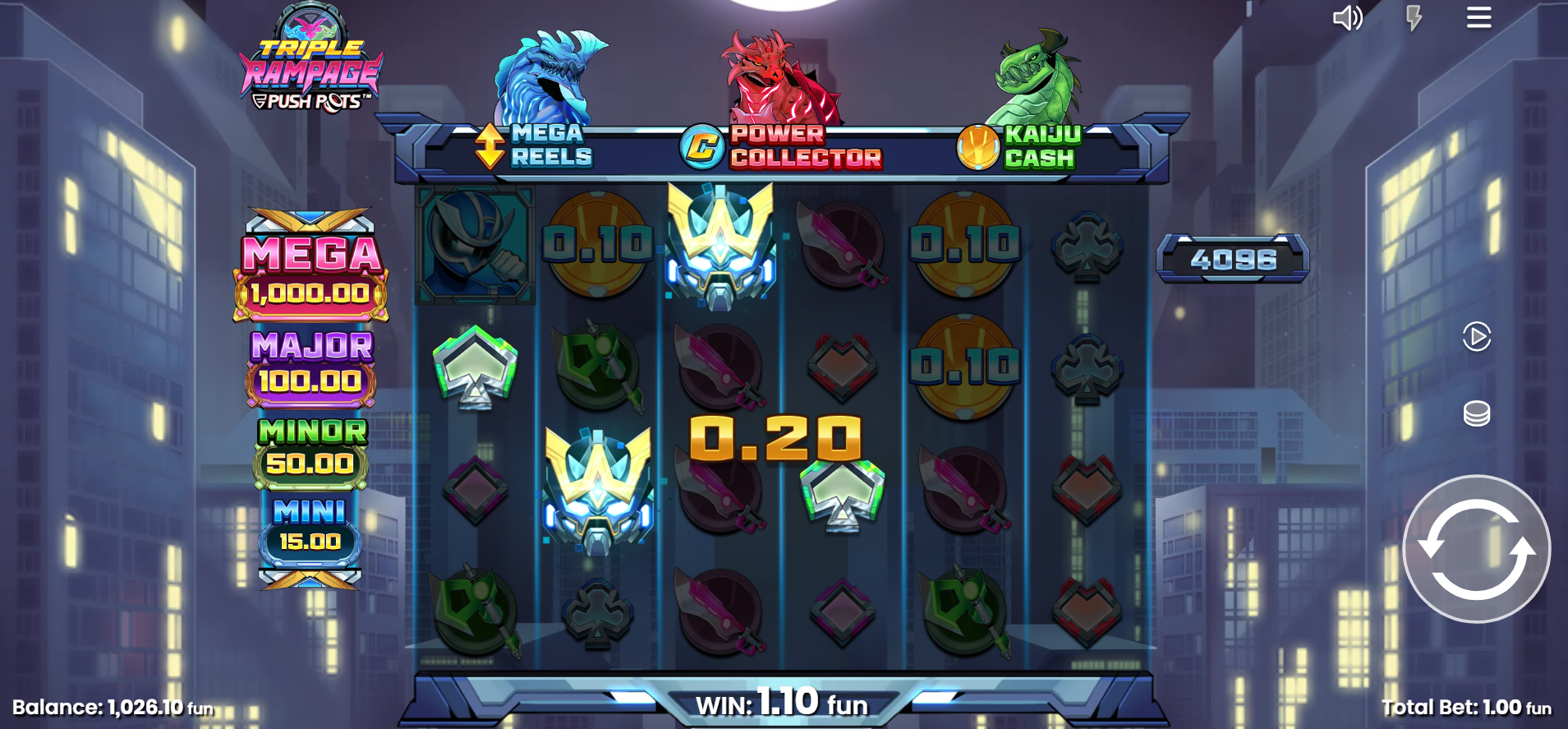Spin the reels with the circular arrow button
This screenshot has width=1568, height=729.
coord(1476,549)
